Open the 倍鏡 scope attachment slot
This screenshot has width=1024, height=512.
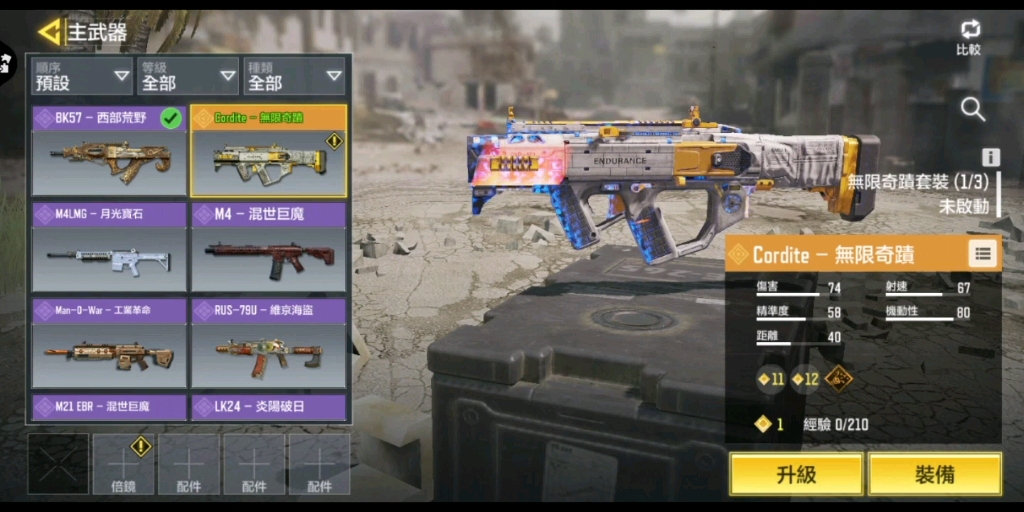123,464
